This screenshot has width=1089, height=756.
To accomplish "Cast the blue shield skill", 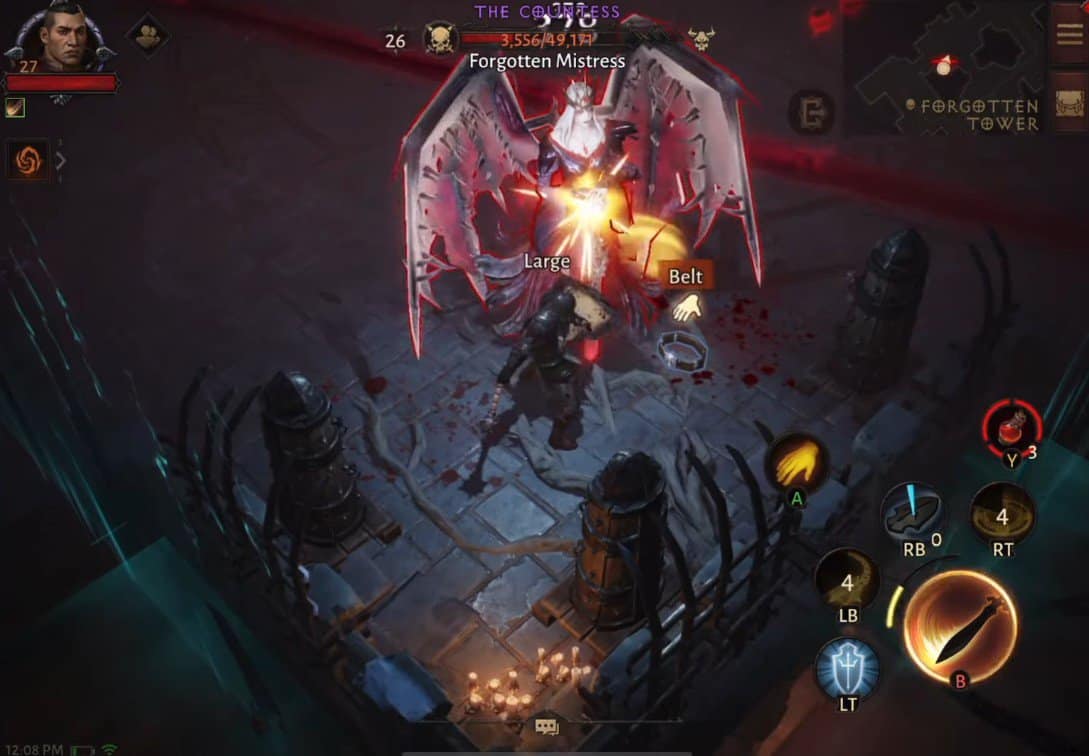I will tap(847, 668).
